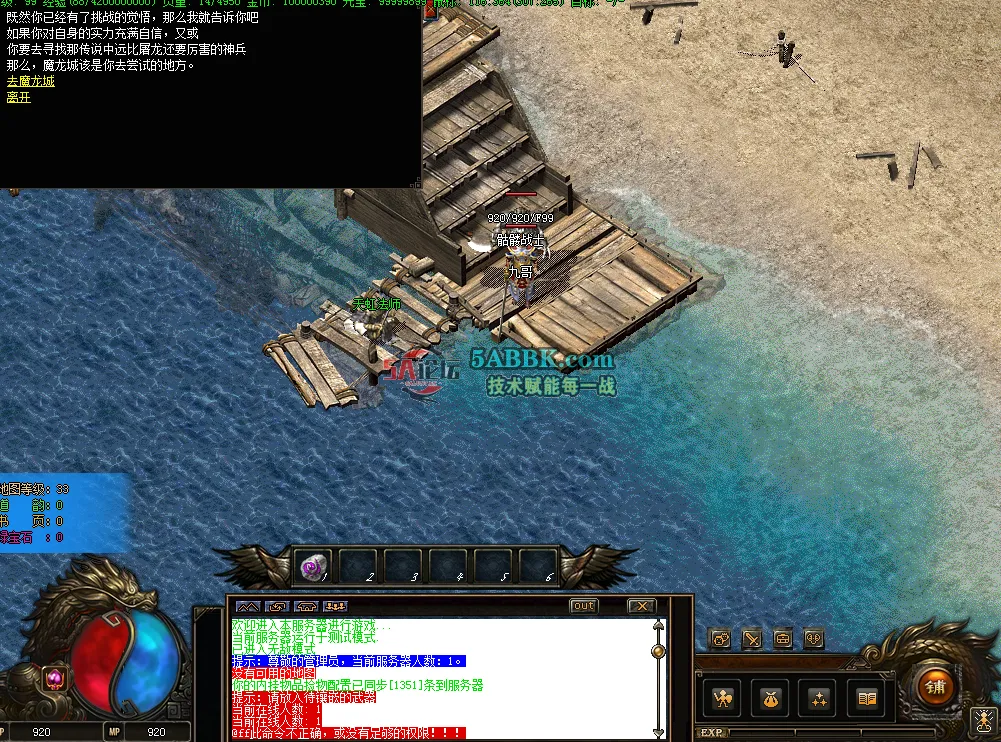This screenshot has width=1001, height=742.
Task: Click the three-people group icon on the chat panel
Action: click(x=335, y=606)
